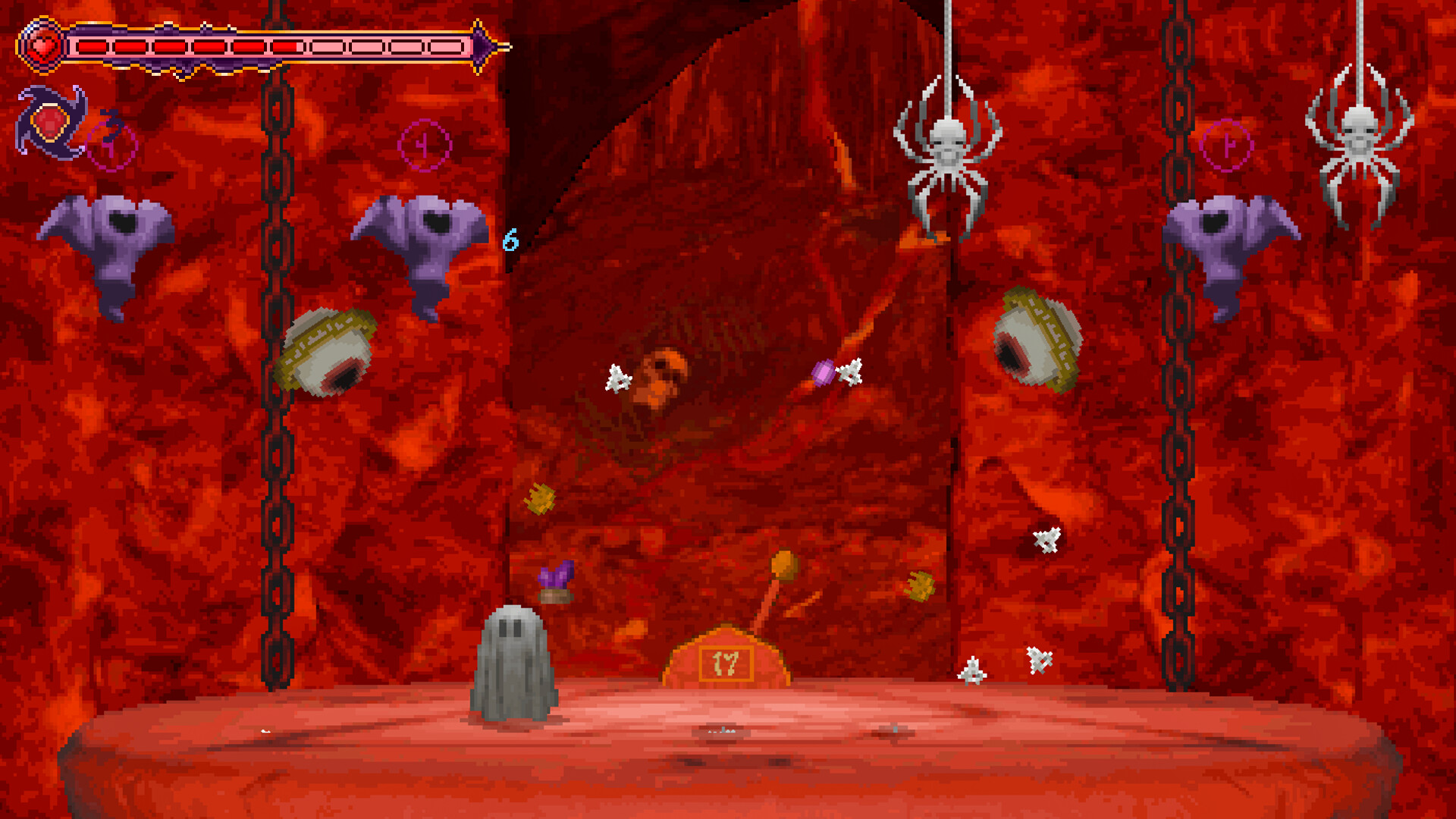Click the red heart on the health bar

coord(42,45)
